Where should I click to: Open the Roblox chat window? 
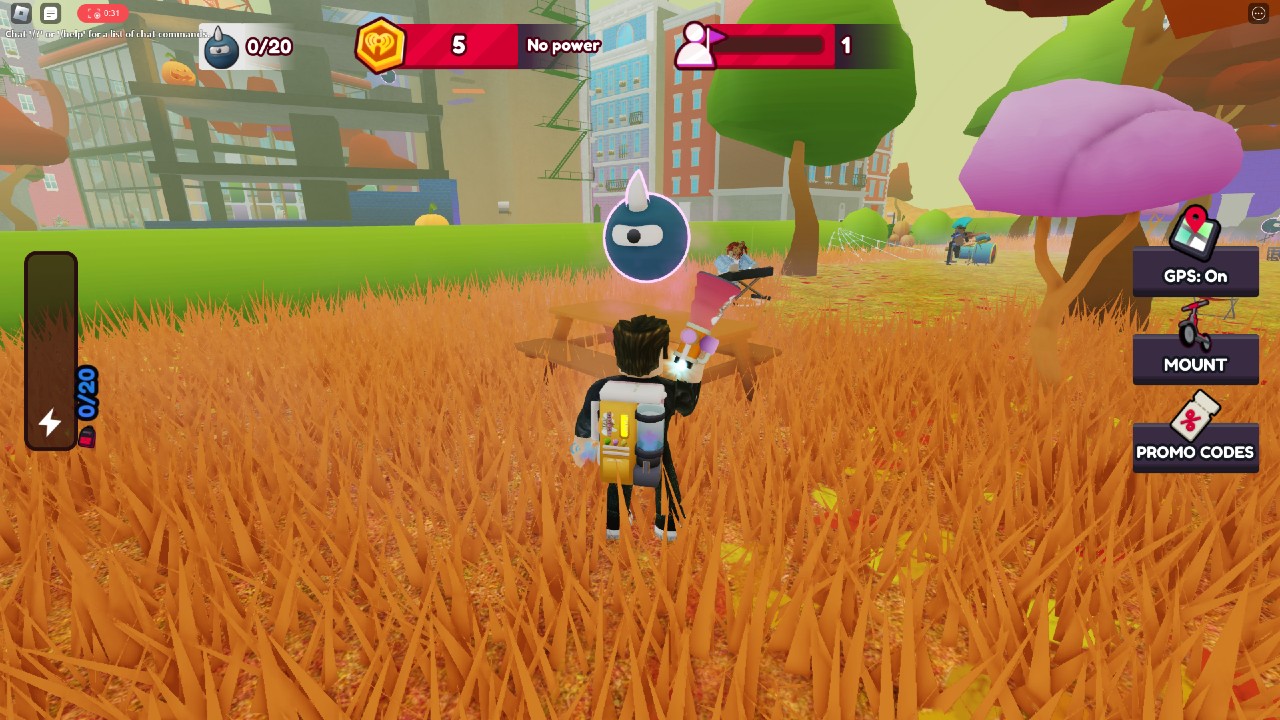coord(51,13)
